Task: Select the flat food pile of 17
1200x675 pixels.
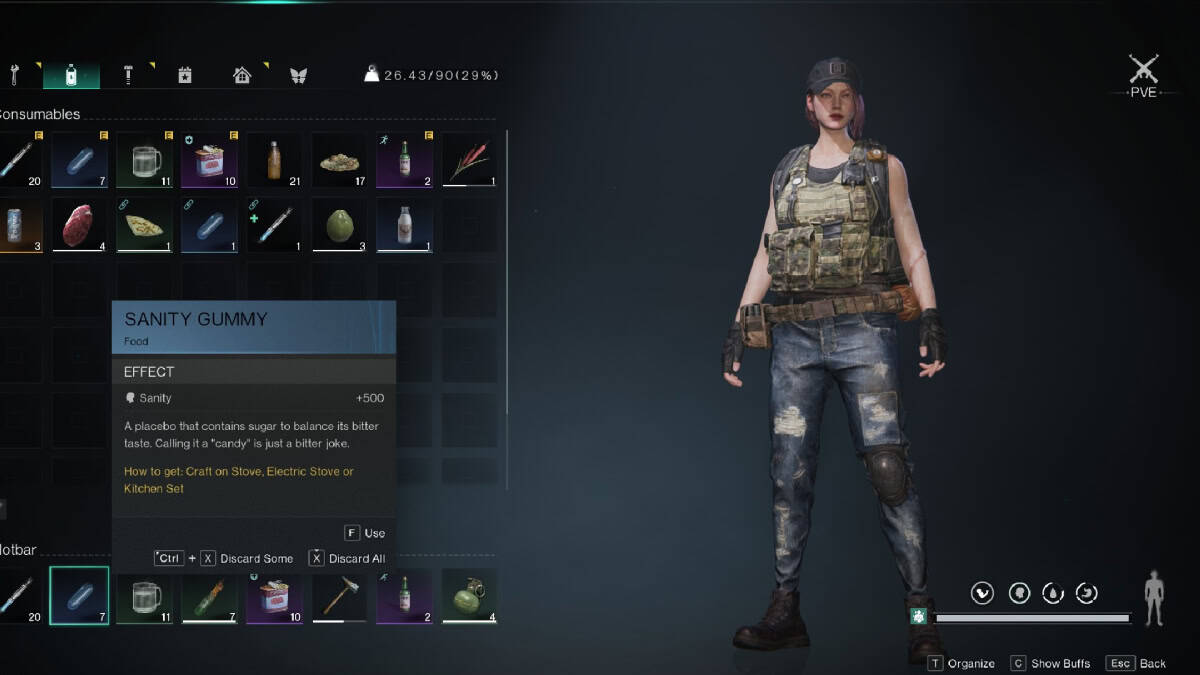Action: point(339,160)
